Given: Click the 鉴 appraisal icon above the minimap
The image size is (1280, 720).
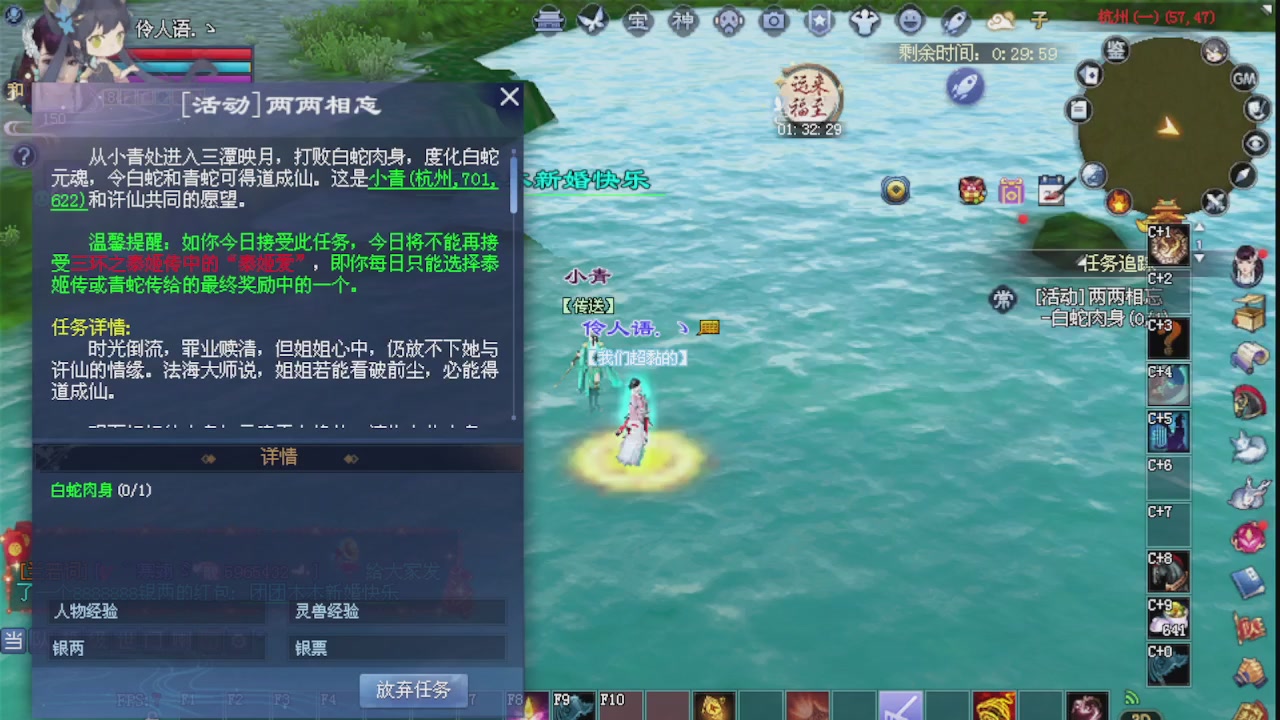Looking at the screenshot, I should [1116, 50].
